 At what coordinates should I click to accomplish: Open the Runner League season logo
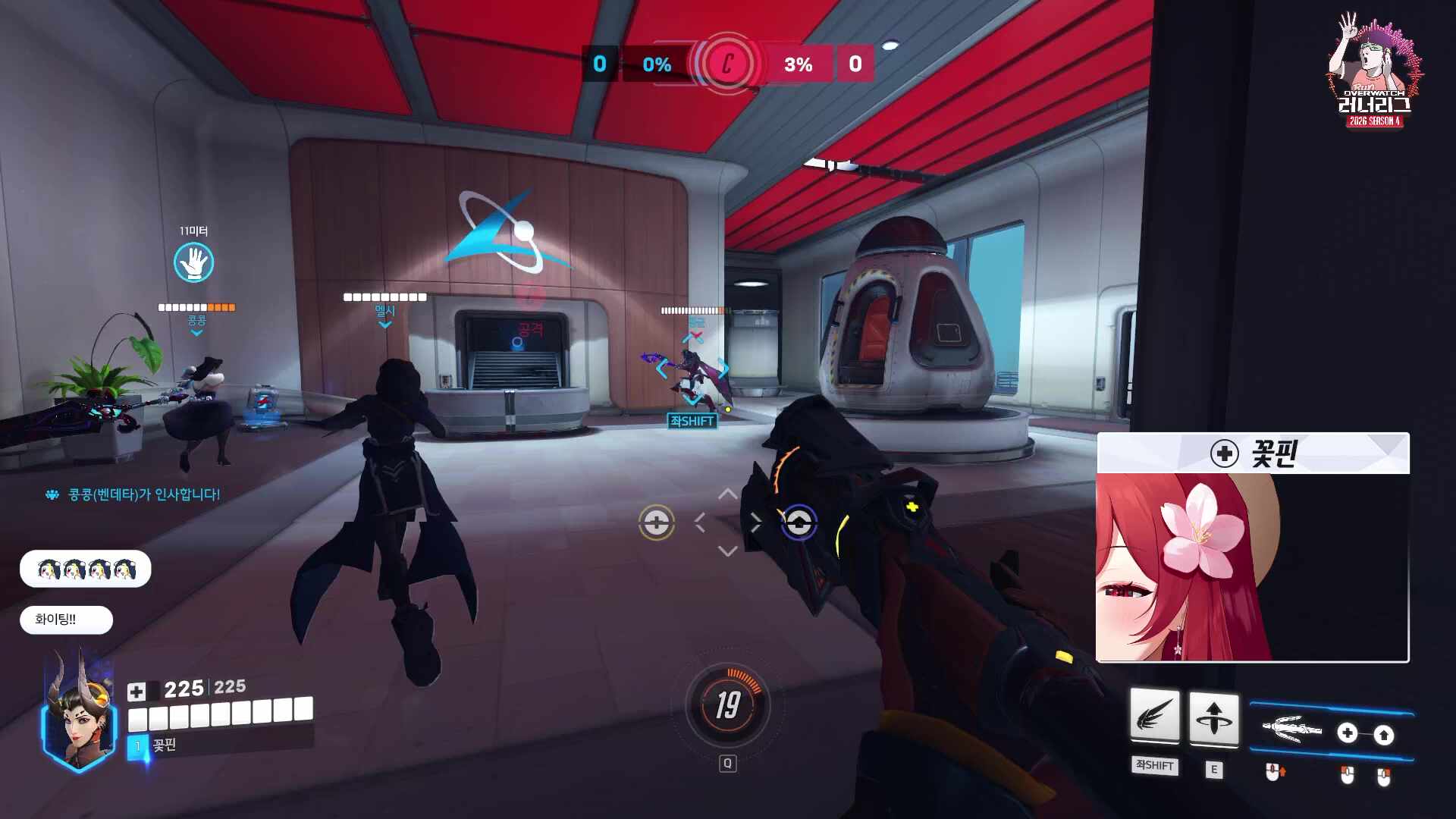(x=1373, y=72)
